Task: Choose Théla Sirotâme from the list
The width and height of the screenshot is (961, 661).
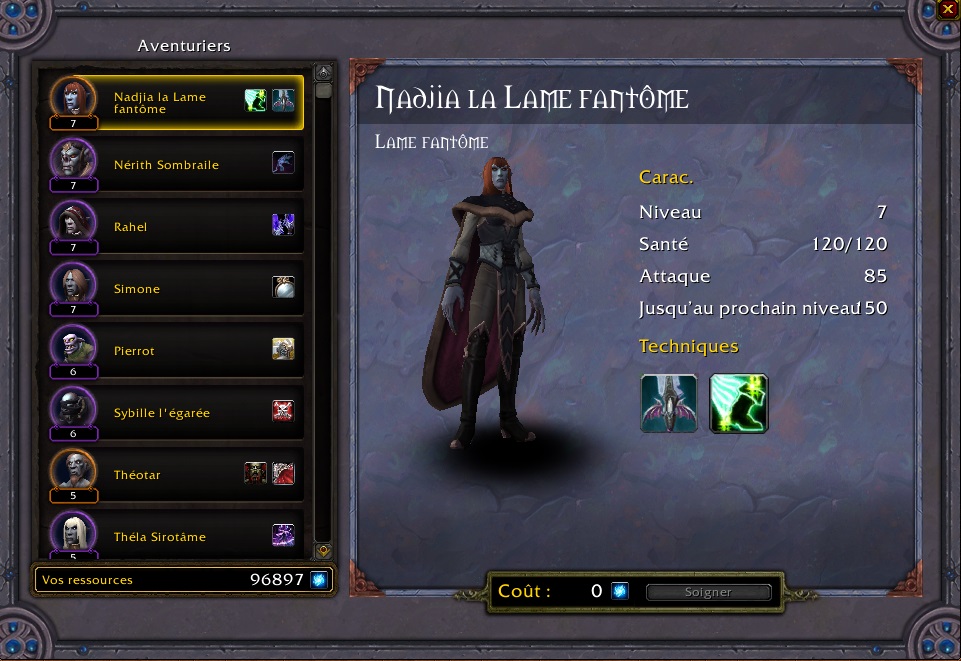Action: click(160, 537)
